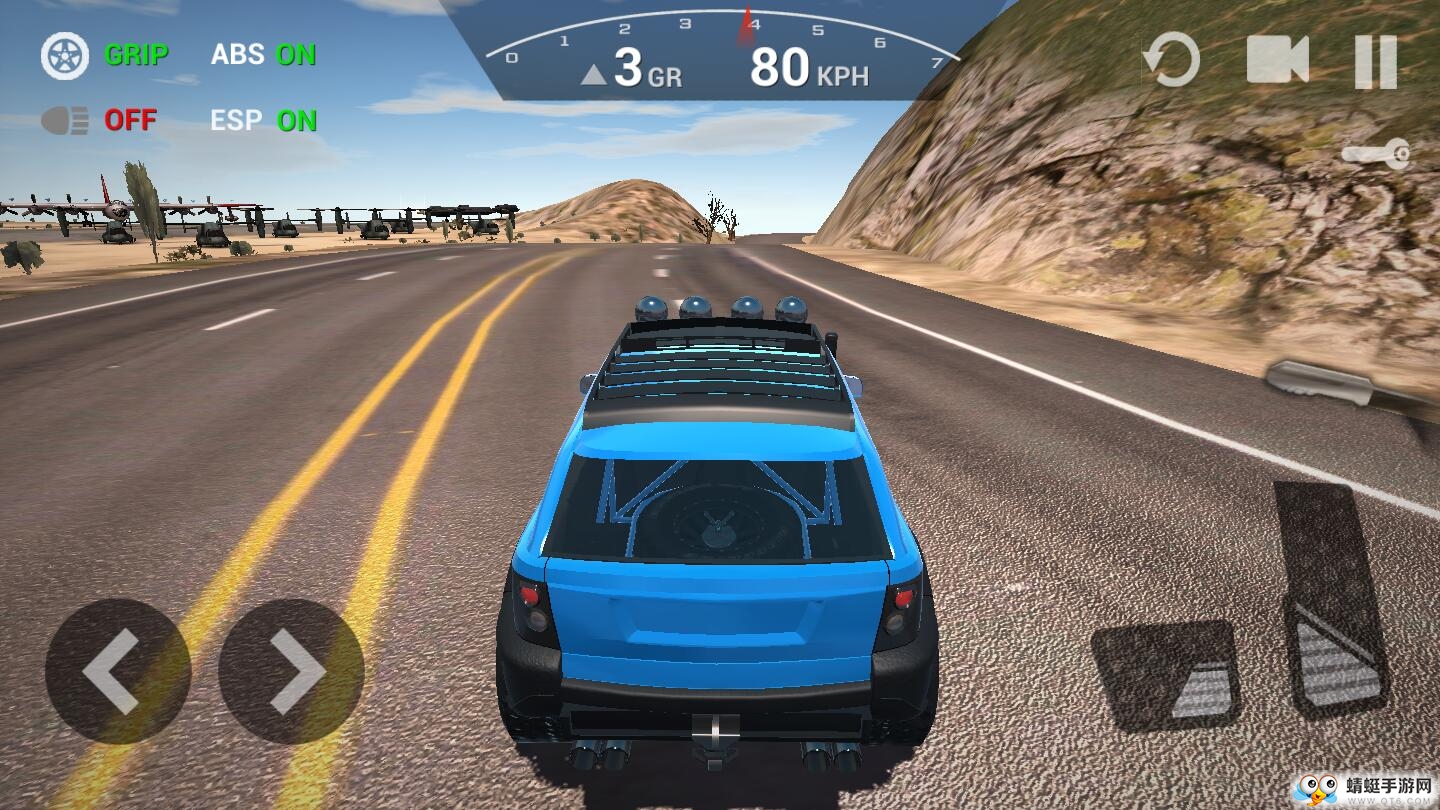The width and height of the screenshot is (1440, 810).
Task: Toggle ESP stability control
Action: (x=263, y=121)
